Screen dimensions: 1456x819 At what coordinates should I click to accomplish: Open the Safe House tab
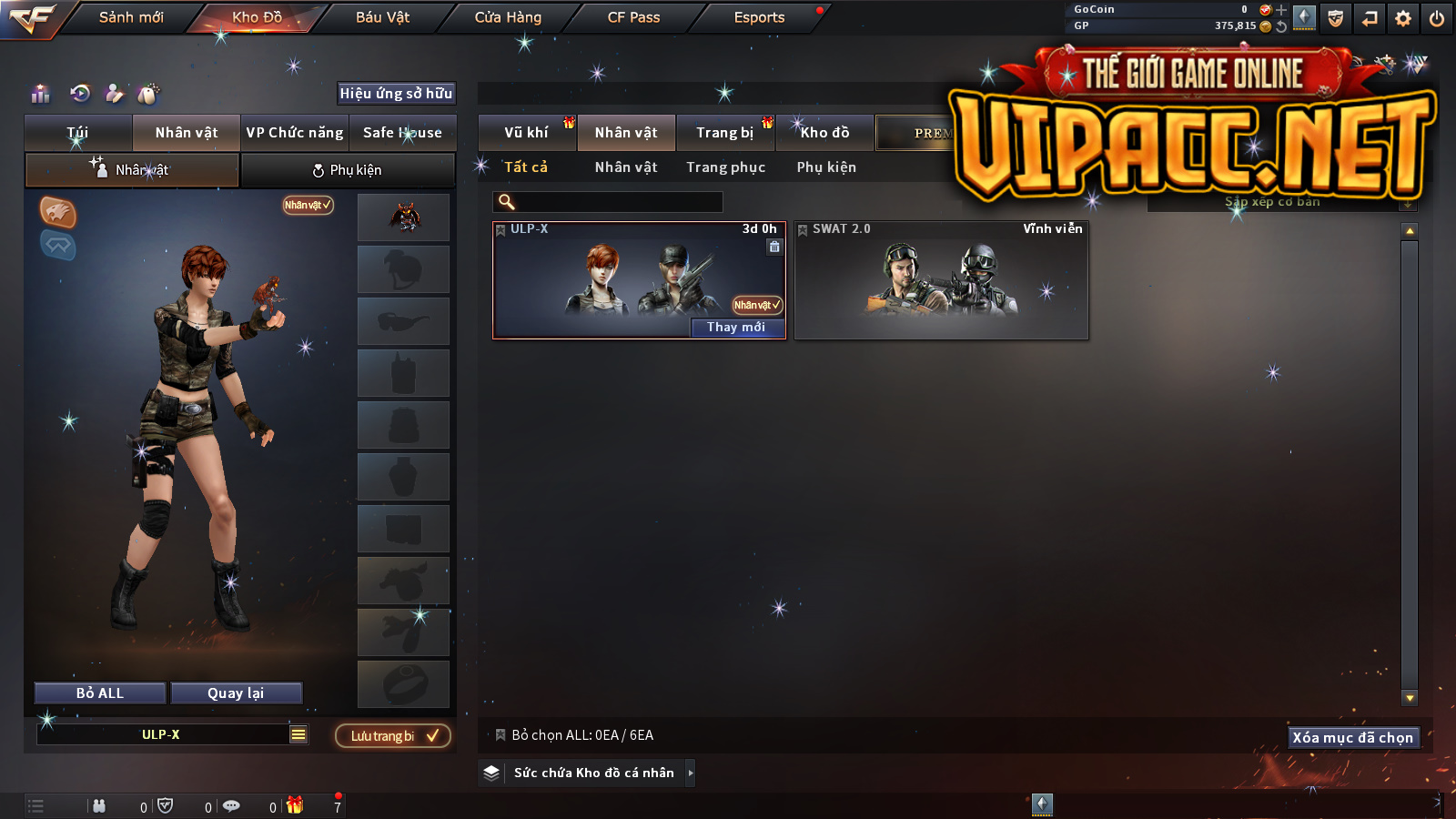click(402, 133)
